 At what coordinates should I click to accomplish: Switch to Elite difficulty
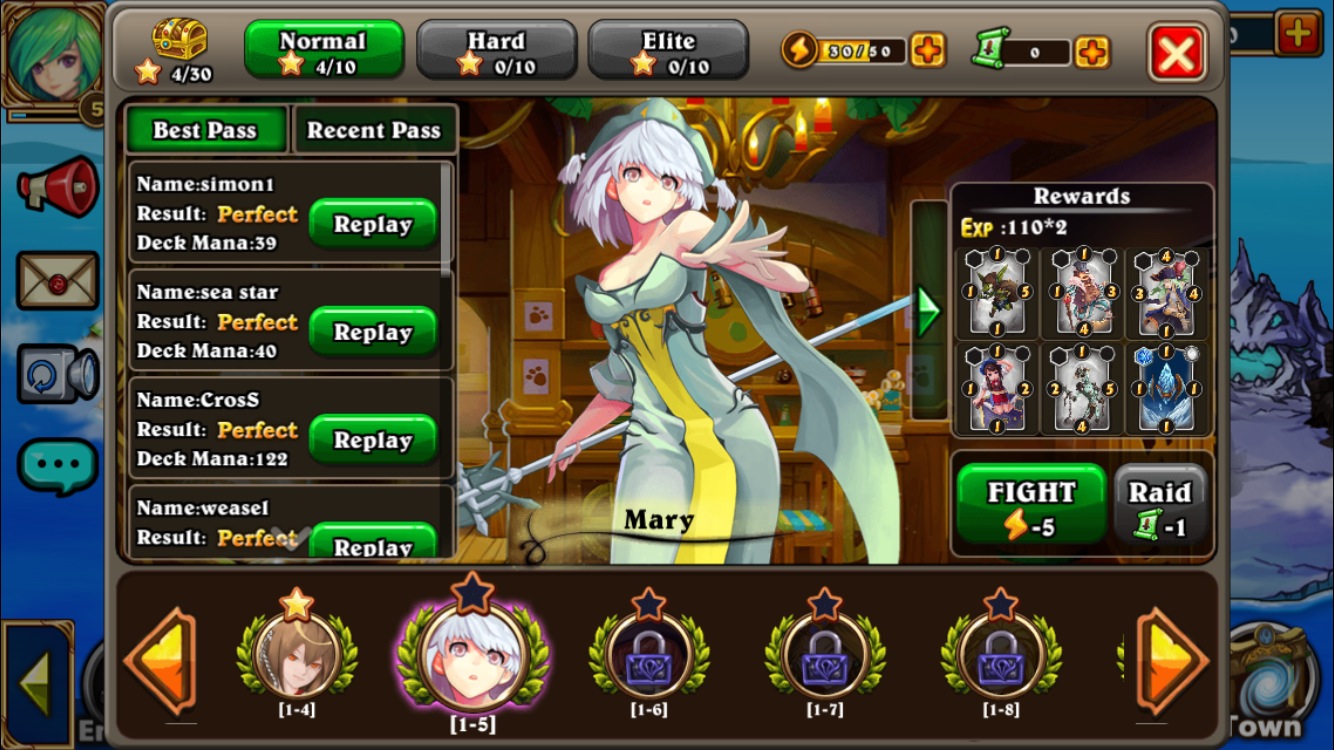click(x=668, y=51)
